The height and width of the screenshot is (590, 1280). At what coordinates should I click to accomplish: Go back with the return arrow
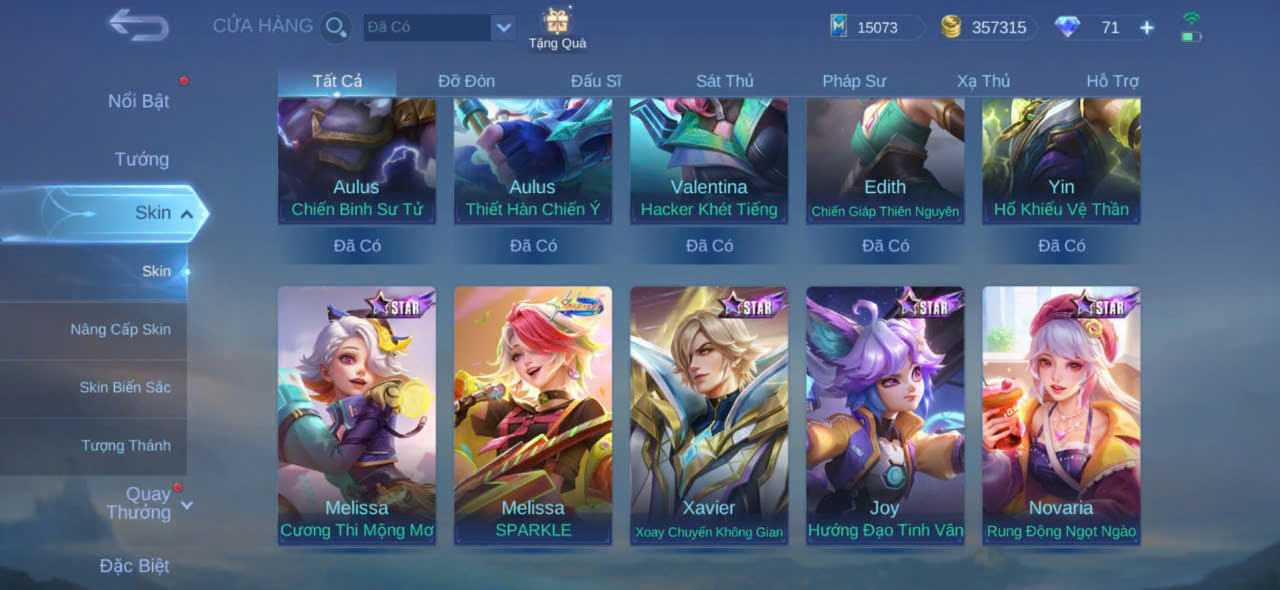coord(138,25)
